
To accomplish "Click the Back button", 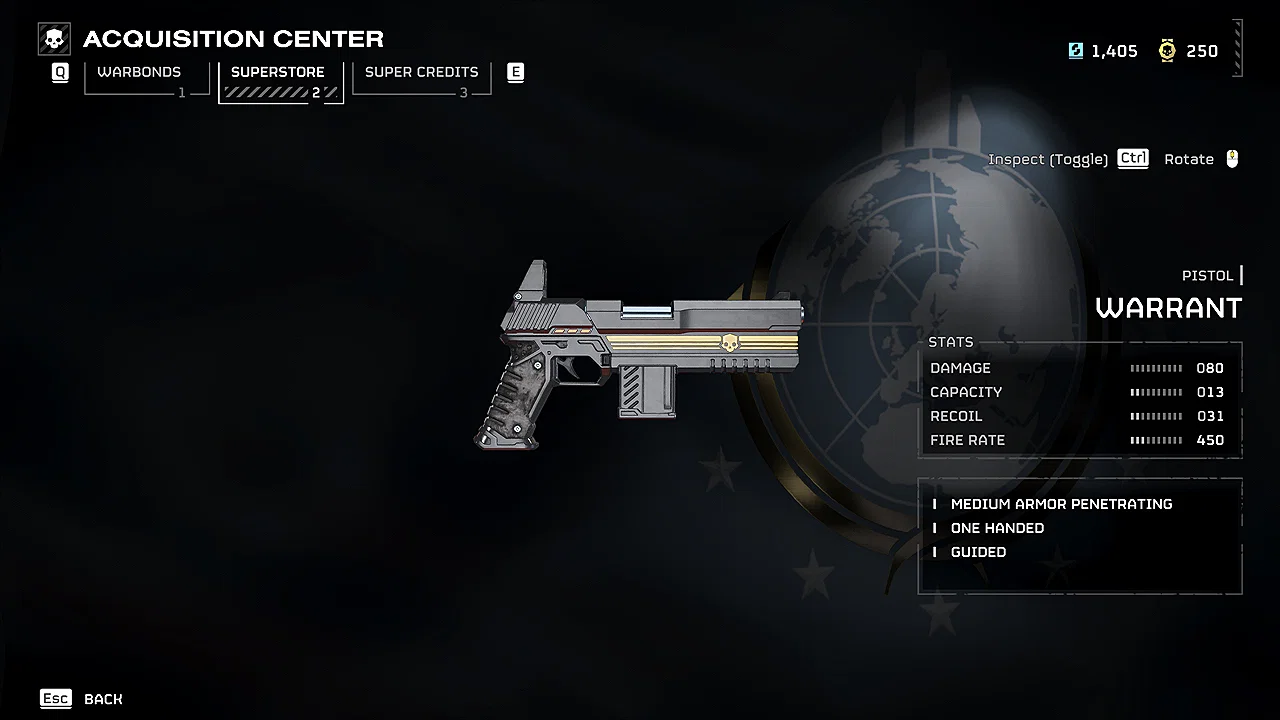I will coord(104,699).
